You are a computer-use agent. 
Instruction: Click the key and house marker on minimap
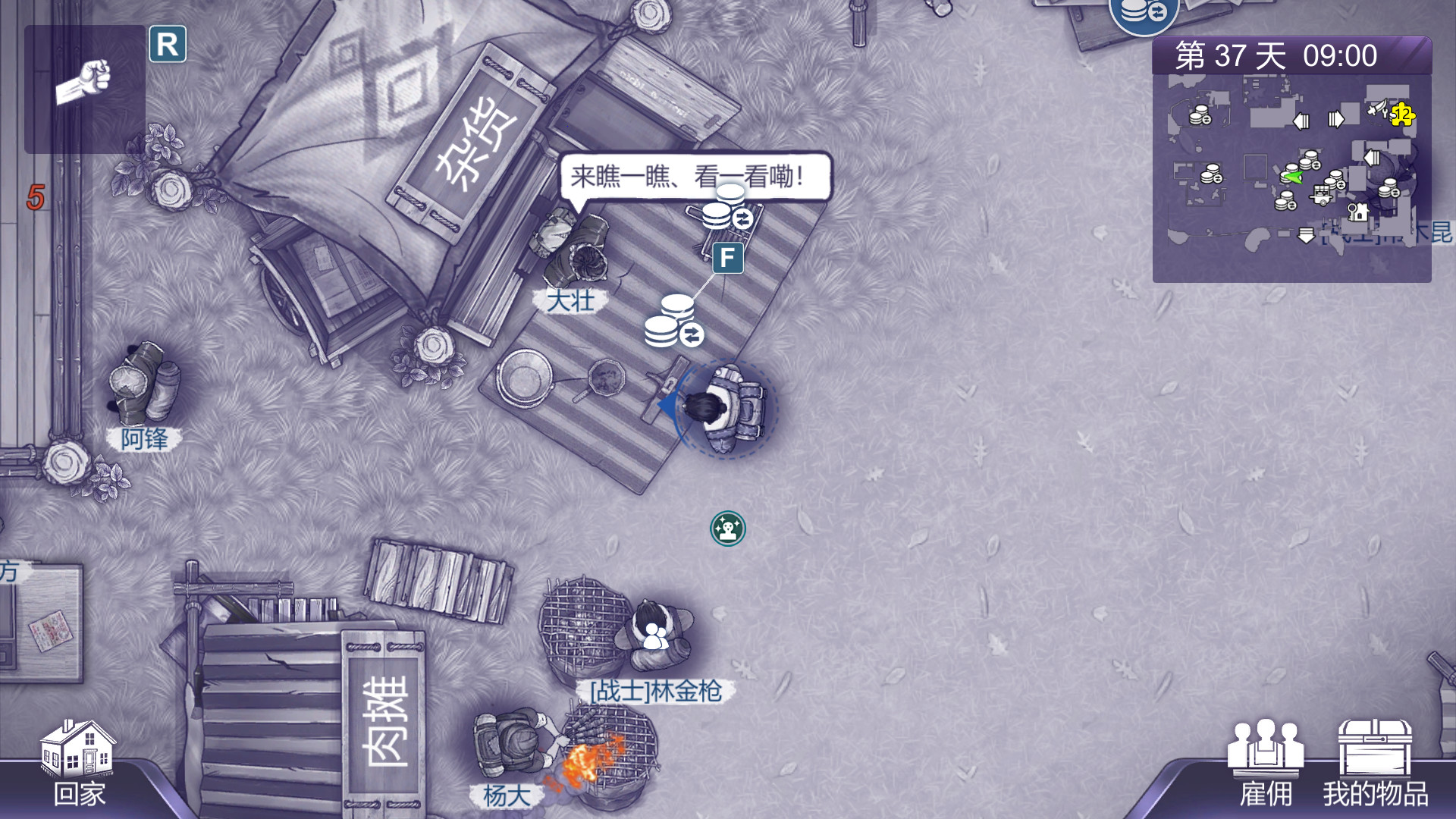(1357, 213)
